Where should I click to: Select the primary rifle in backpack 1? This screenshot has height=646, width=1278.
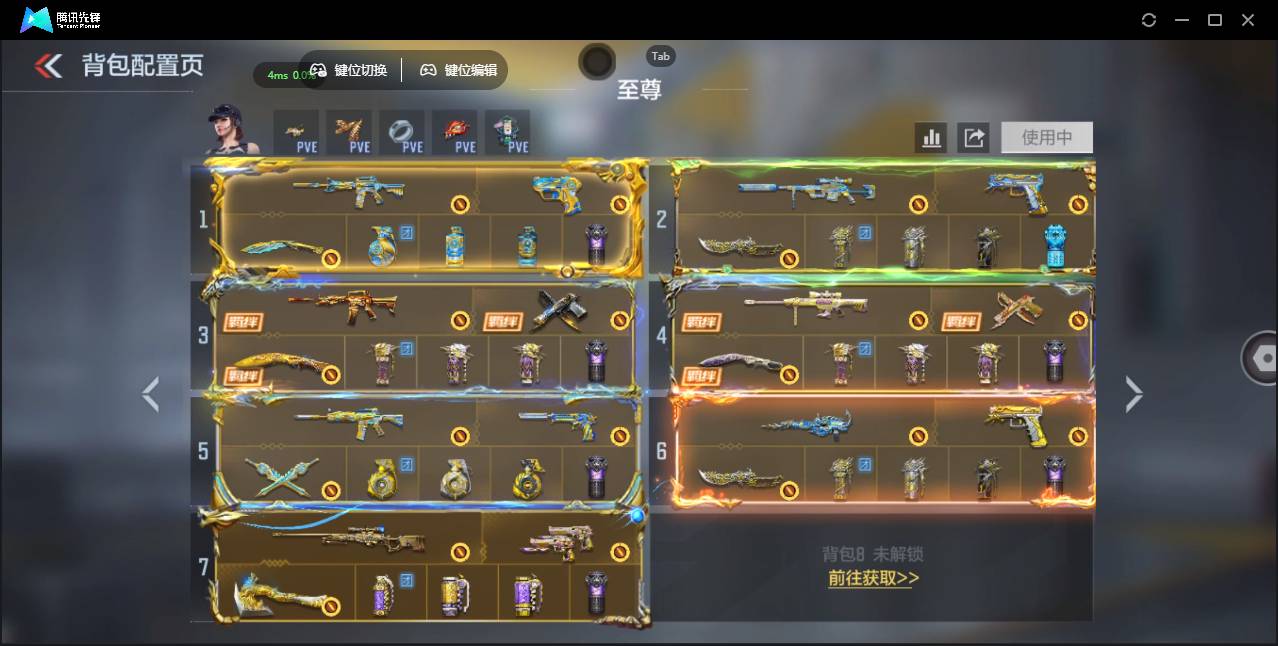[349, 189]
